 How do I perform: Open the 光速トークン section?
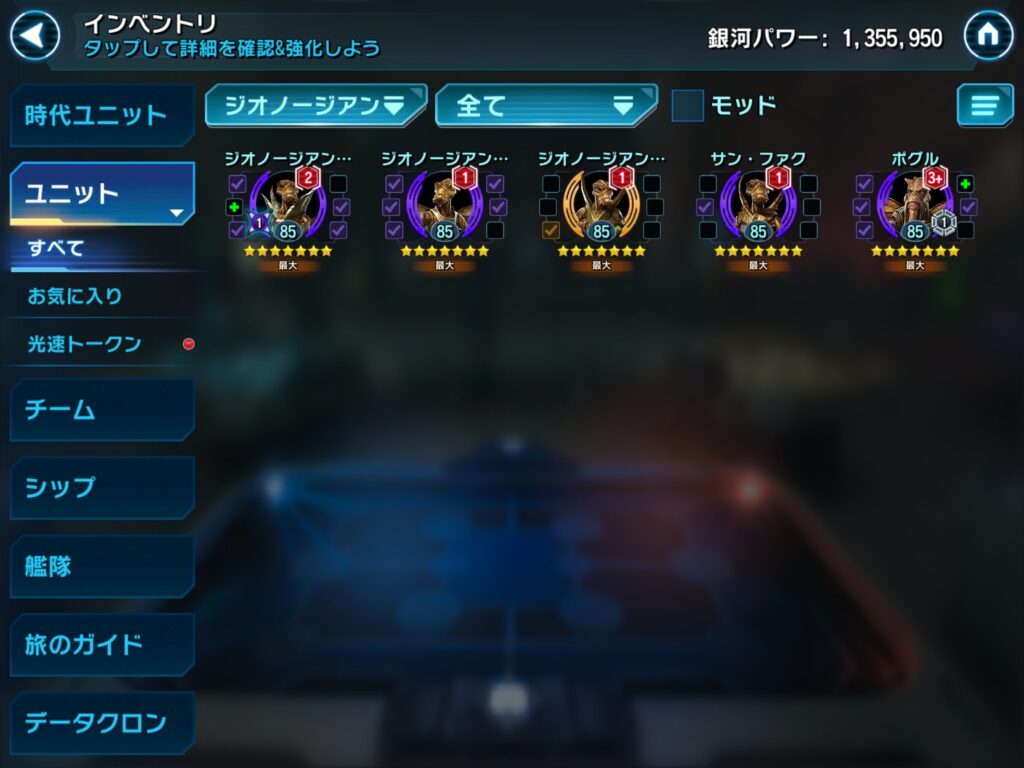[x=84, y=344]
